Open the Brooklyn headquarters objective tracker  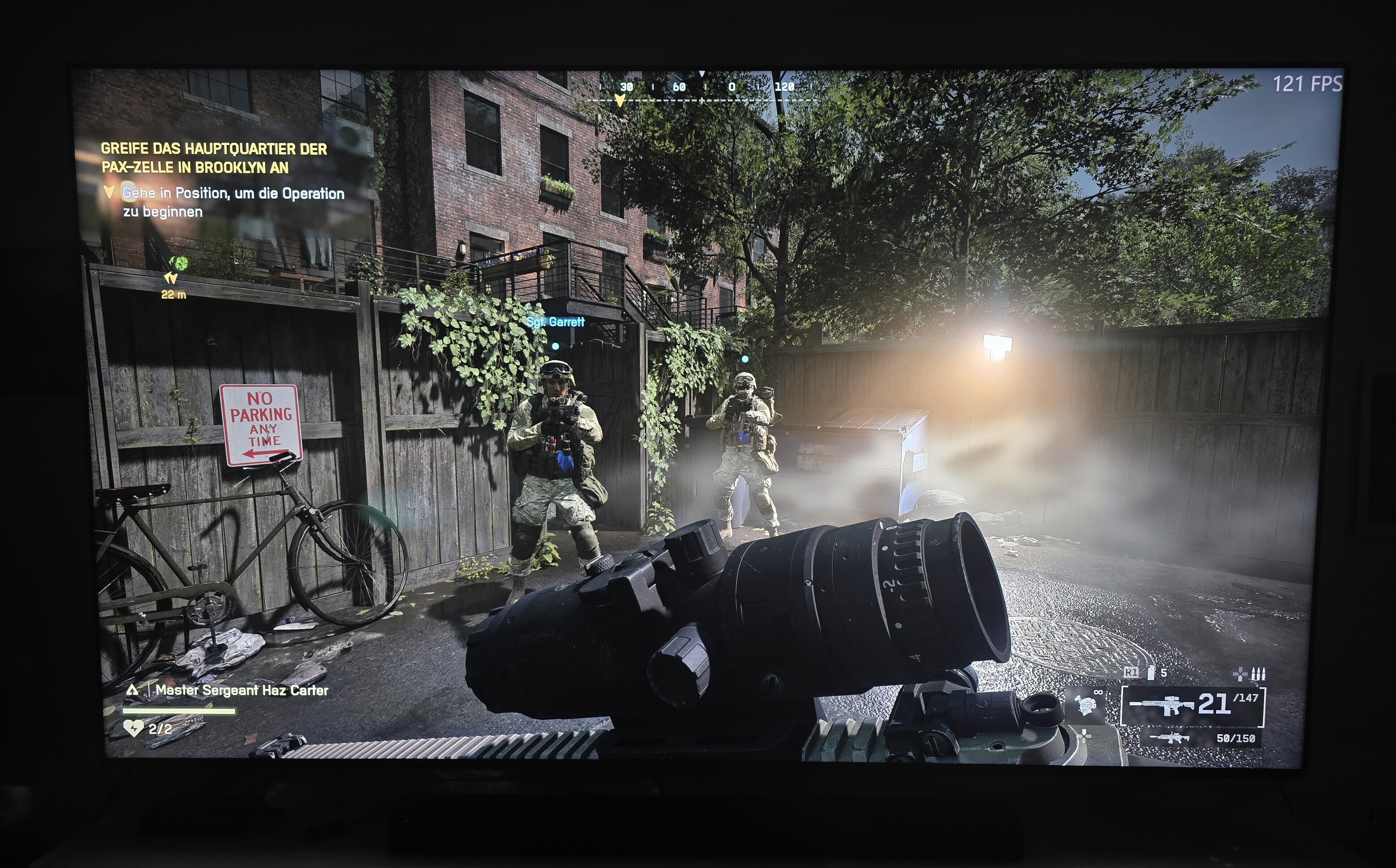(x=214, y=158)
